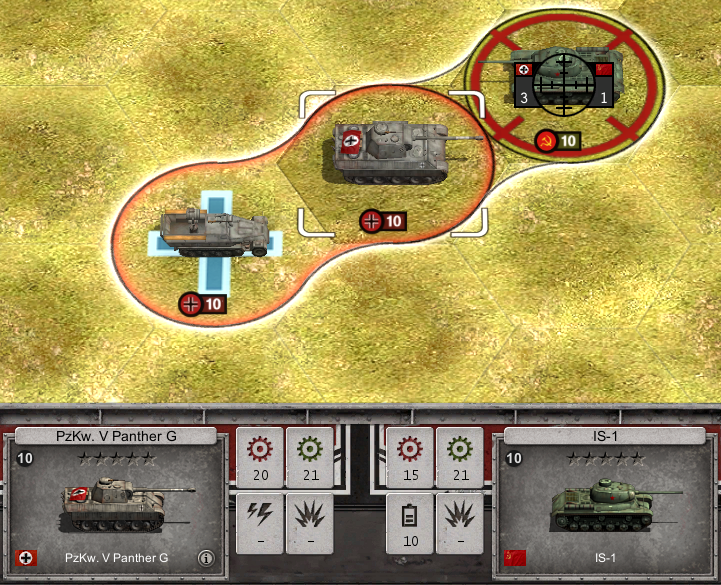
Task: Open the Panther G info button
Action: 206,558
